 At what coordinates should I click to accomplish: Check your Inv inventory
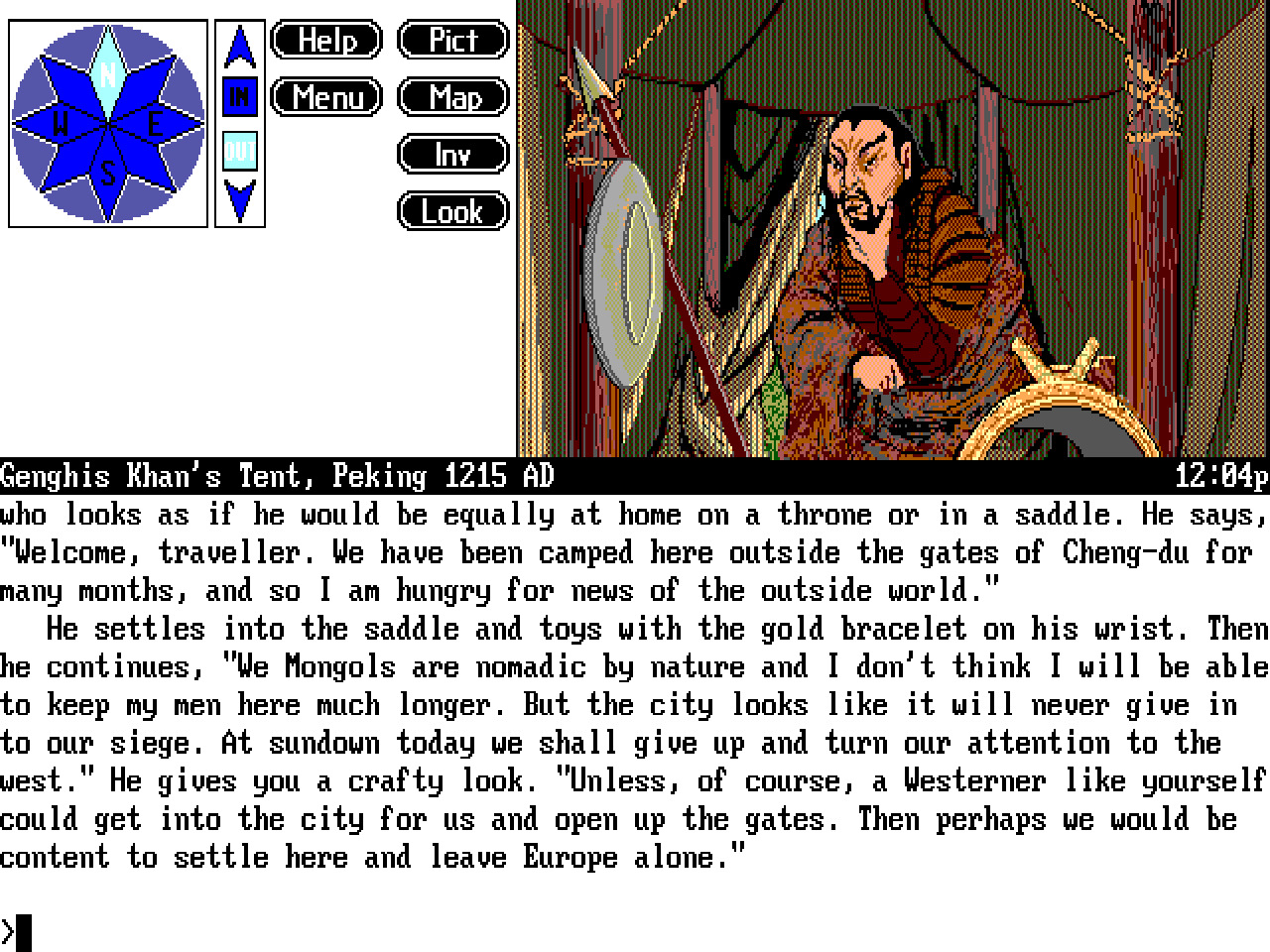click(x=452, y=154)
